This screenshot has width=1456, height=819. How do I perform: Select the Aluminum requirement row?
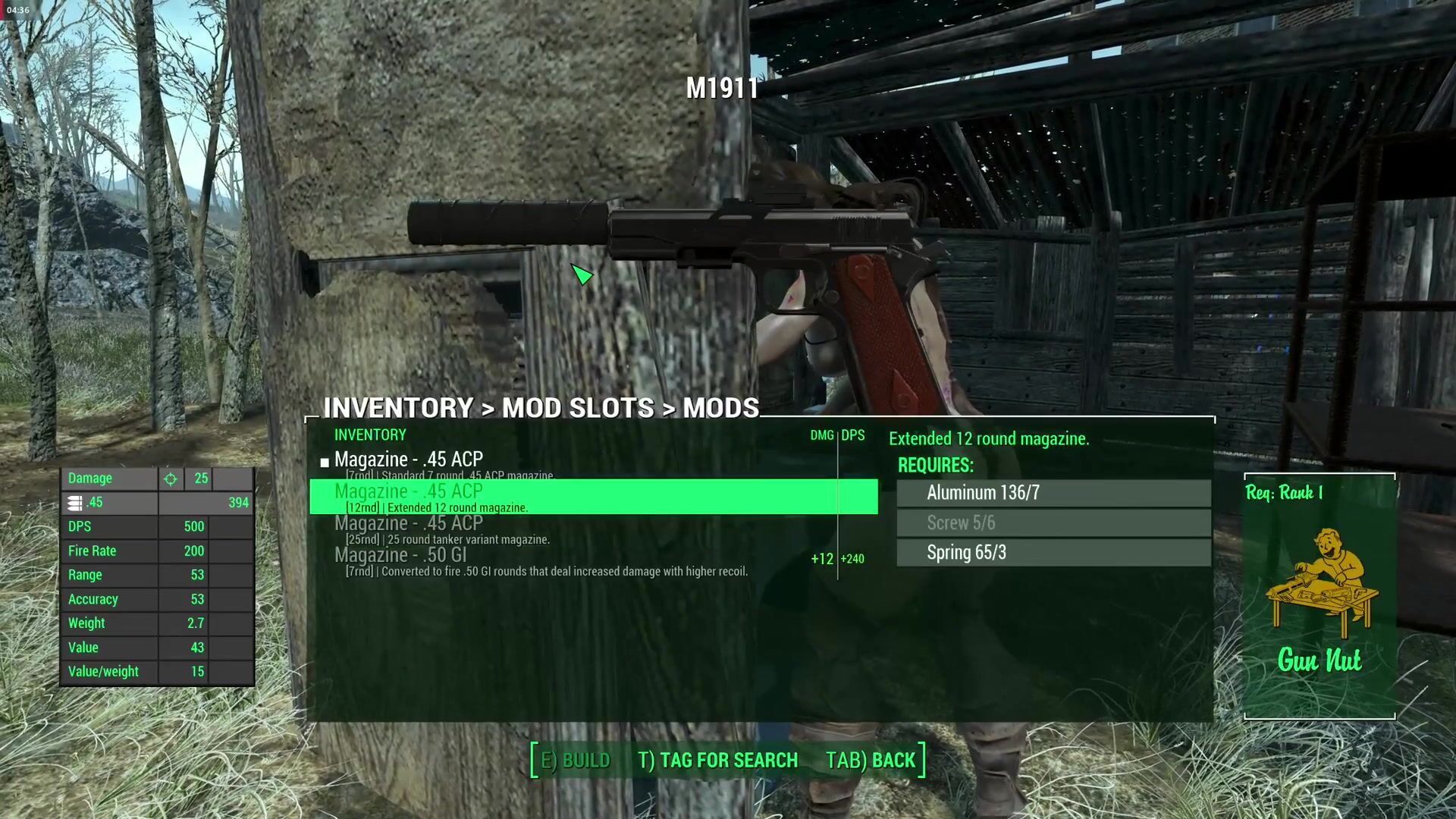(x=1053, y=493)
